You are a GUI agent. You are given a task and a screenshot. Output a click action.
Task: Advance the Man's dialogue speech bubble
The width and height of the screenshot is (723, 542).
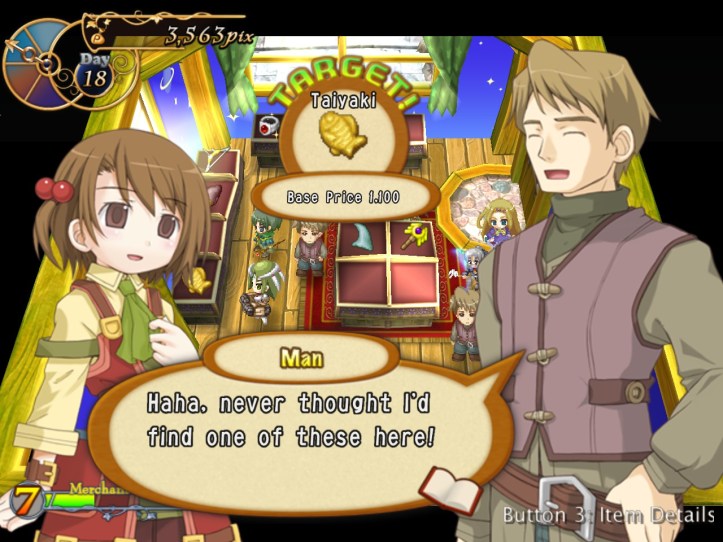click(300, 422)
